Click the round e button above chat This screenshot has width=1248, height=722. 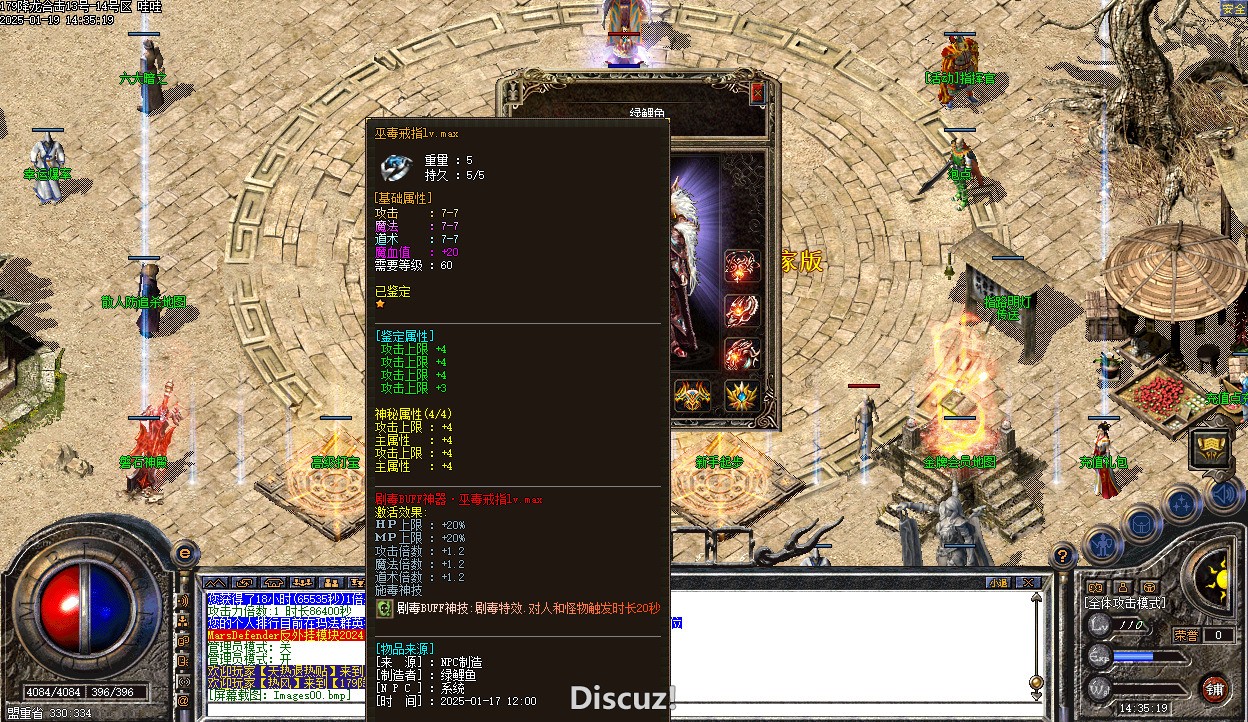click(184, 553)
